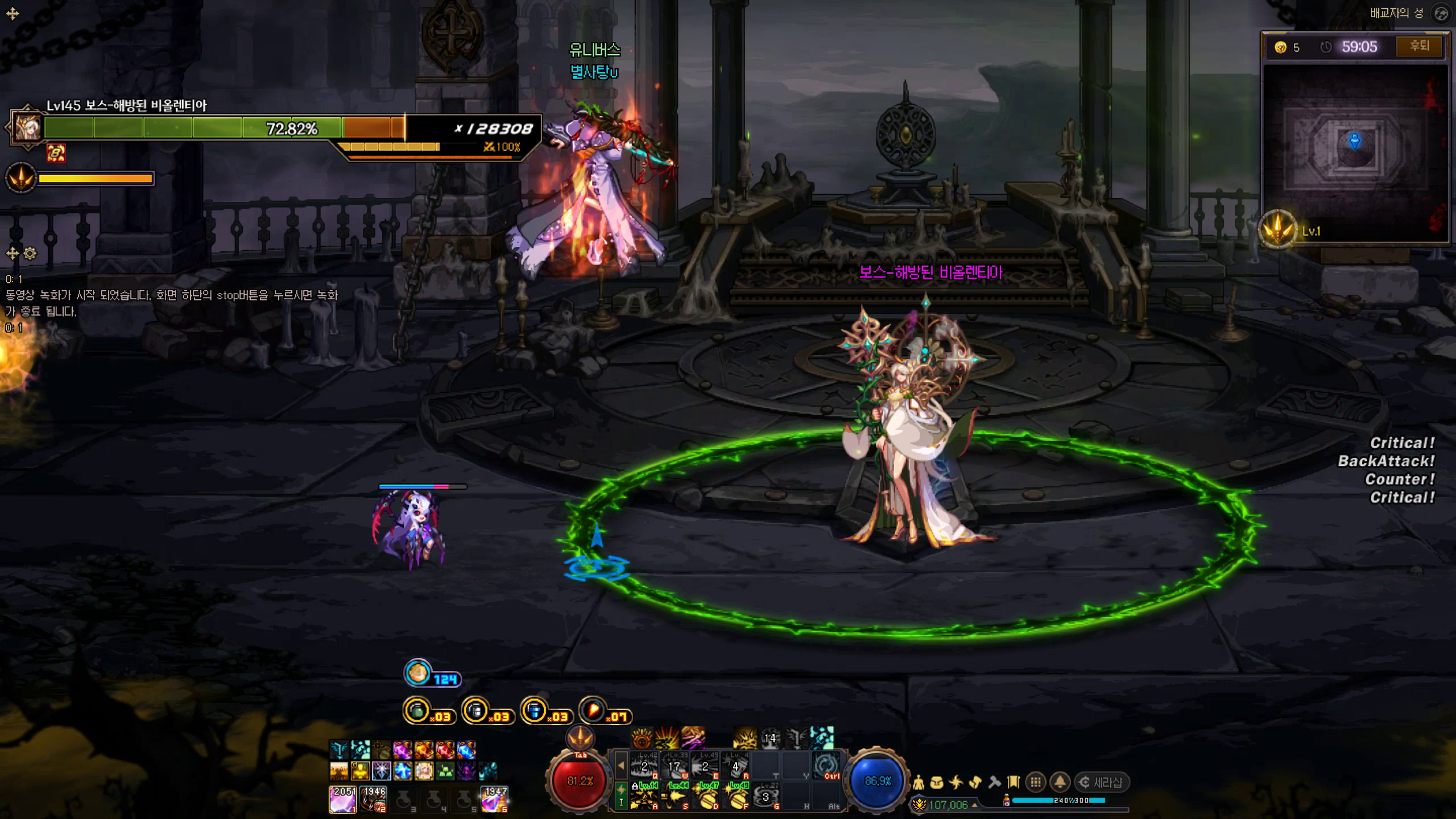Use the quick slot 6 gem showing 1947
Viewport: 1456px width, 819px height.
click(494, 799)
